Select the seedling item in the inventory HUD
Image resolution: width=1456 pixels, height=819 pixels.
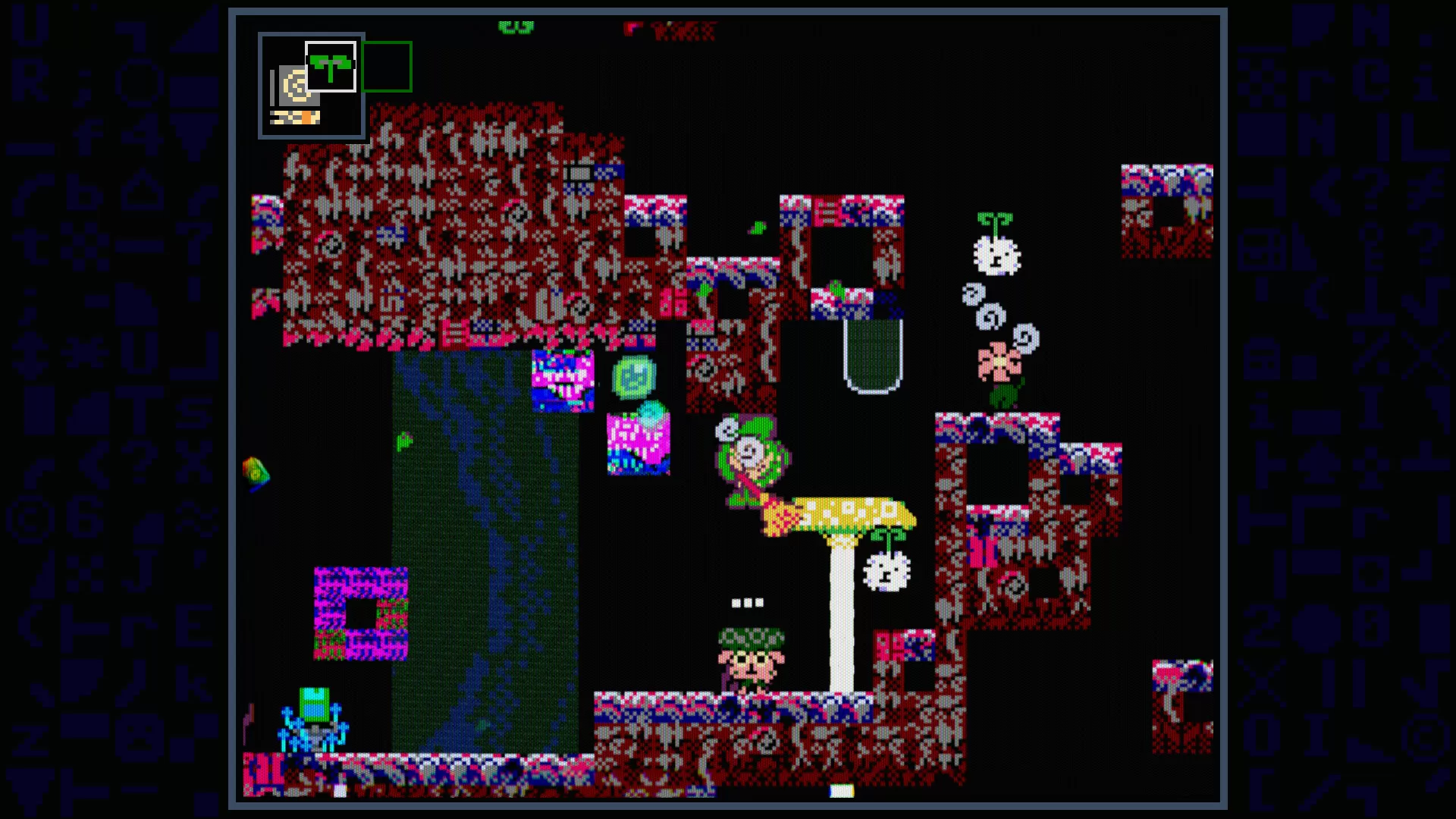330,64
